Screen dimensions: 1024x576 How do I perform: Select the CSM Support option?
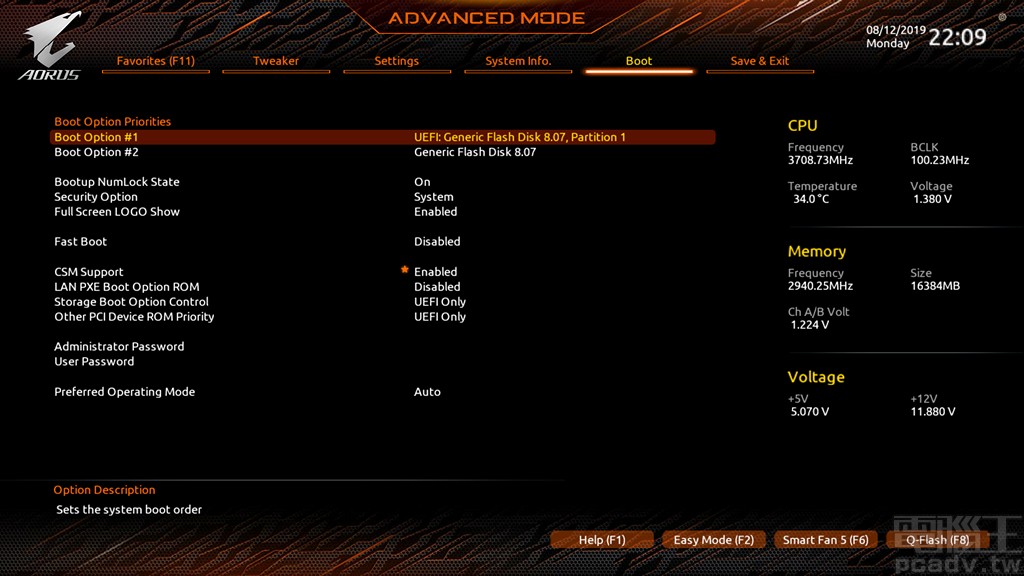89,272
